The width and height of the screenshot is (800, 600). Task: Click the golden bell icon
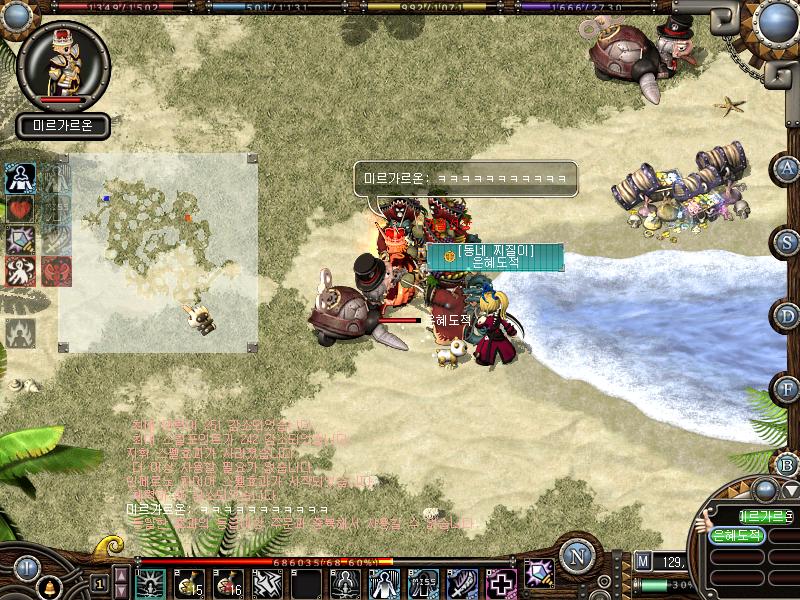pos(49,585)
